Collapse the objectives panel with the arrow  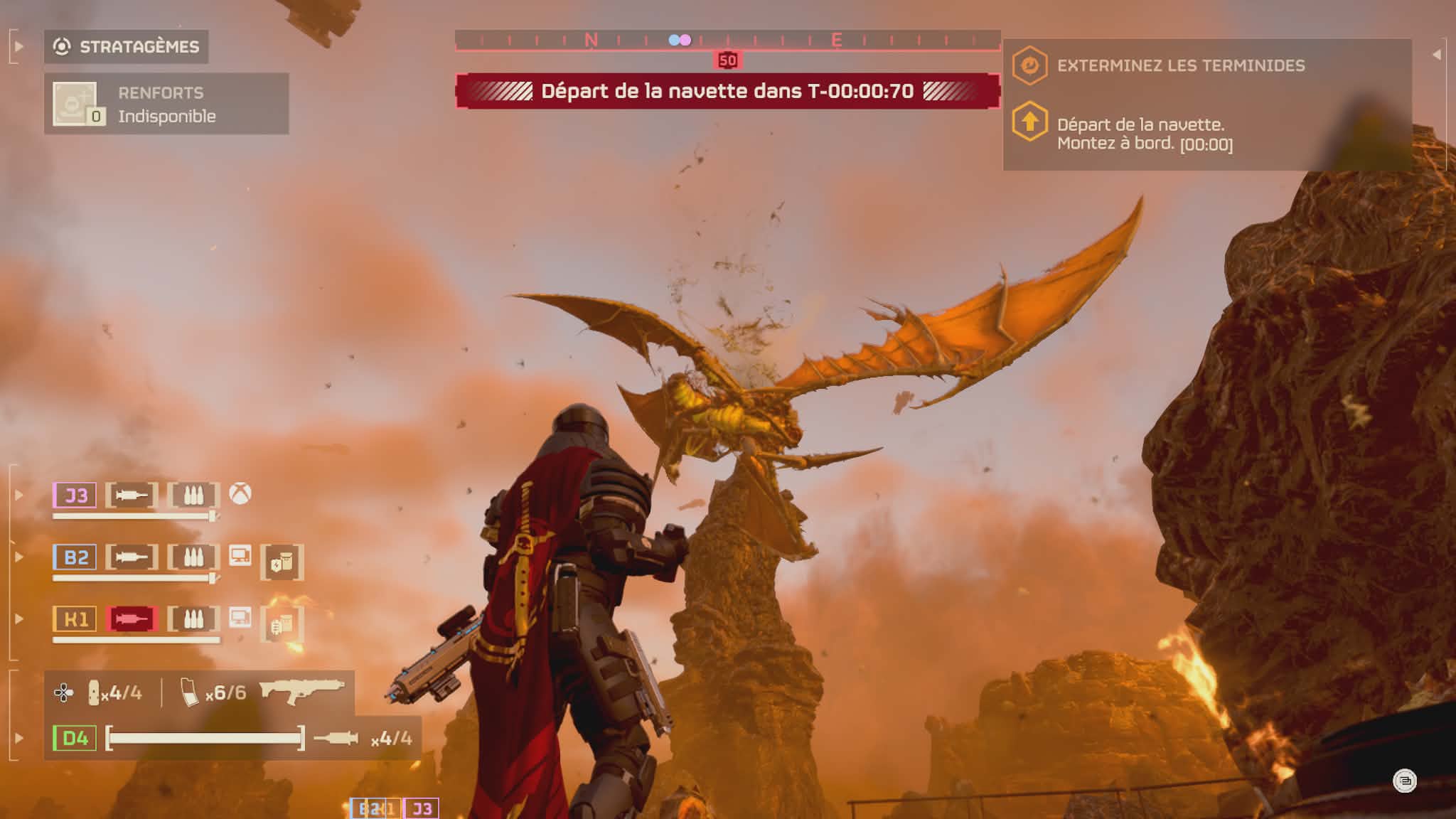coord(1436,54)
